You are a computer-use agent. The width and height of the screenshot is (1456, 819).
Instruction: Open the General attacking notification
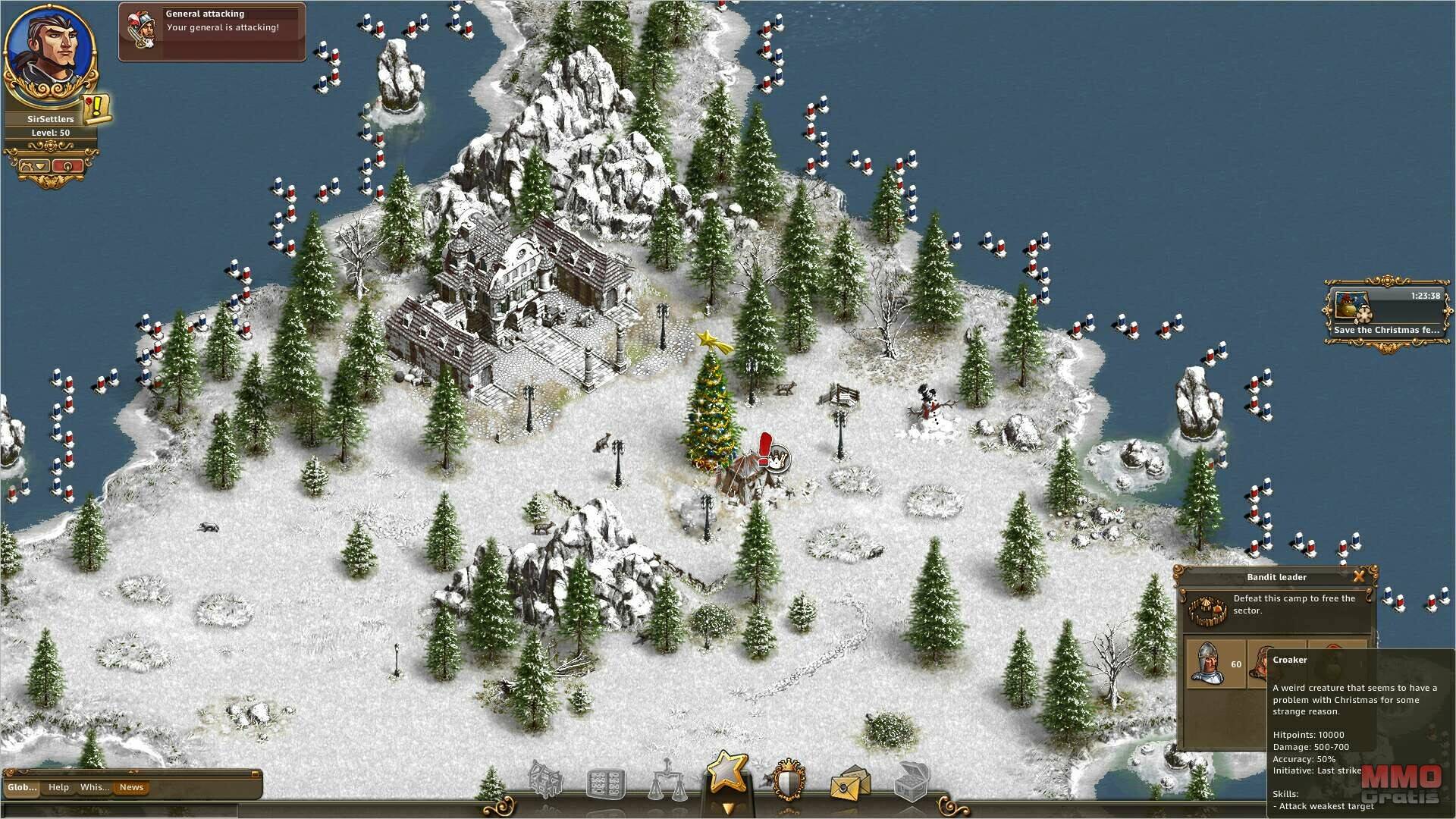coord(212,32)
